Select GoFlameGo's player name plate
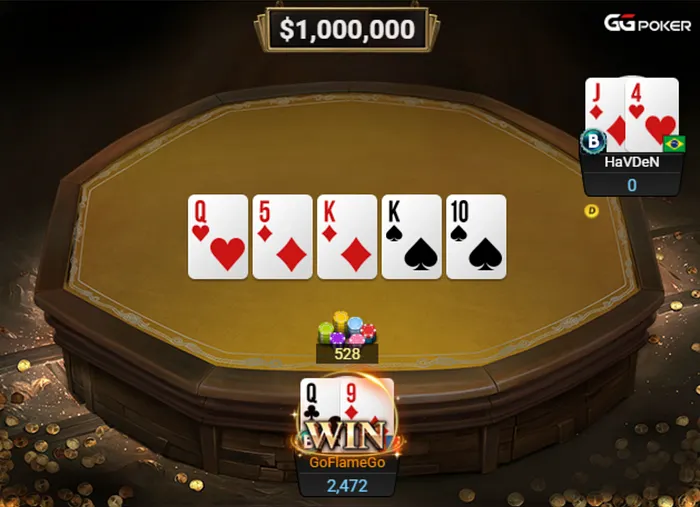Viewport: 700px width, 507px height. pyautogui.click(x=346, y=464)
